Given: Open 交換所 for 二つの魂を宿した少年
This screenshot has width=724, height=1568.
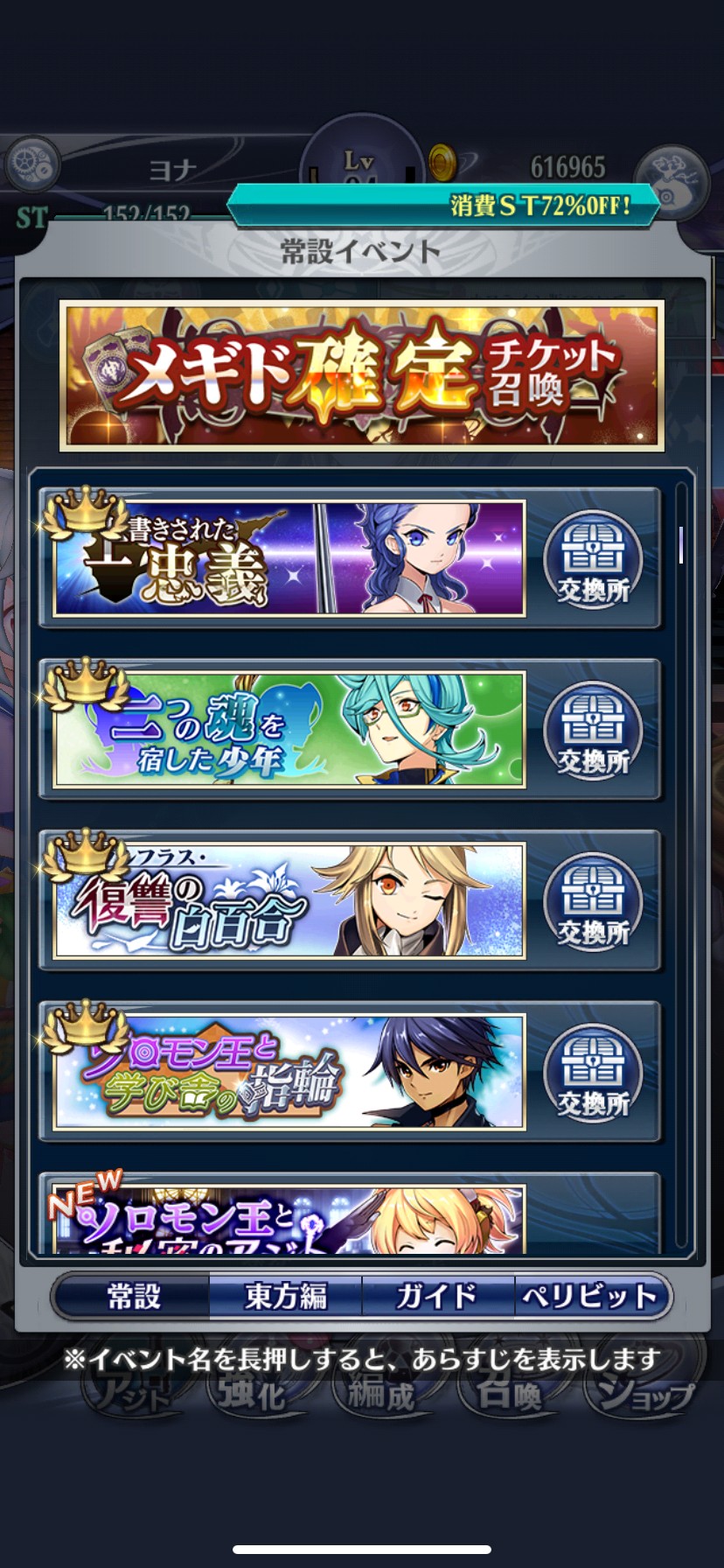Looking at the screenshot, I should [x=593, y=731].
